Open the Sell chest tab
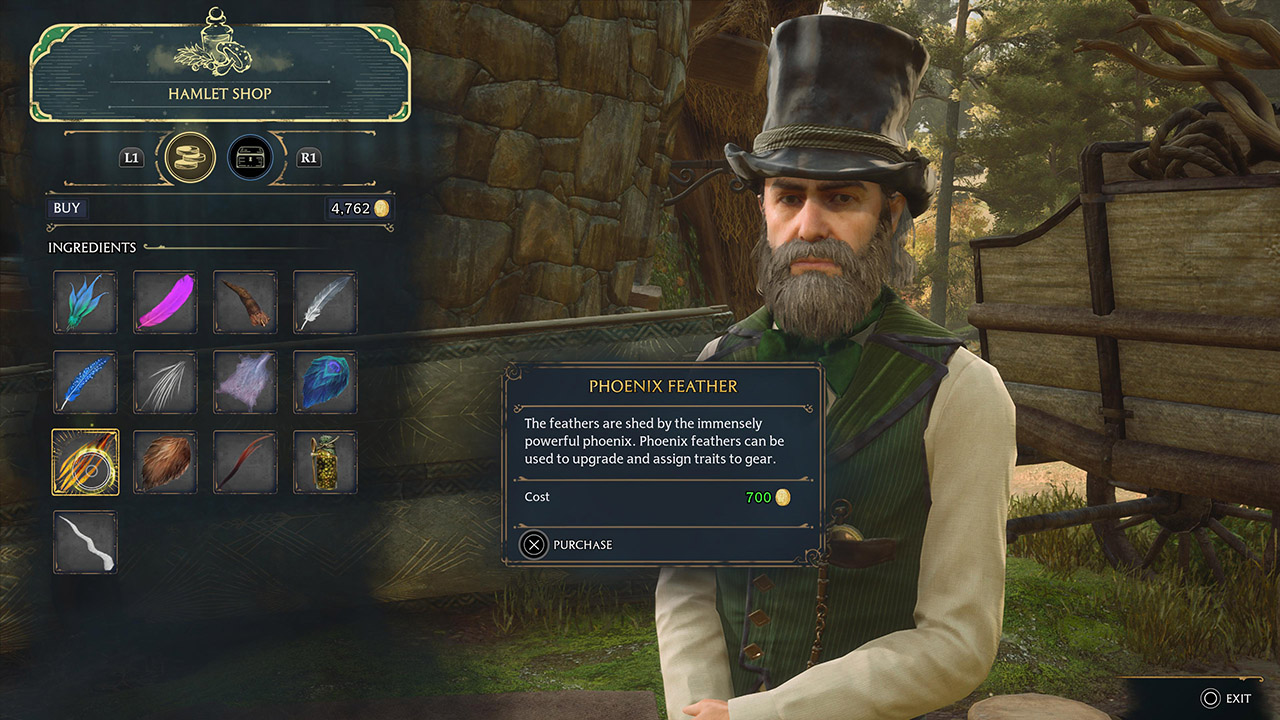Image resolution: width=1280 pixels, height=720 pixels. (250, 158)
